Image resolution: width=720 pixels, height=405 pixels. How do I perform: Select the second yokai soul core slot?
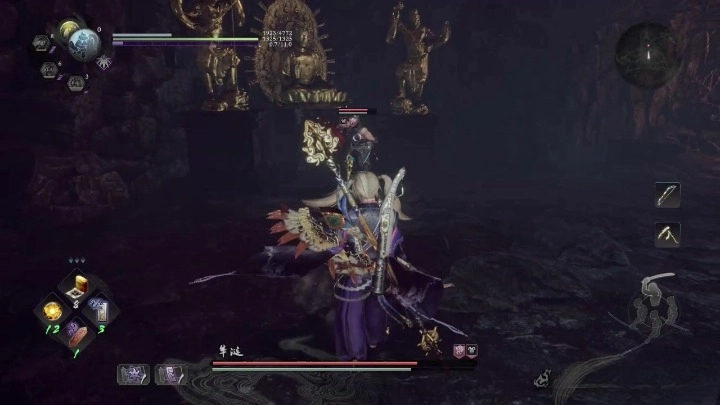48,70
